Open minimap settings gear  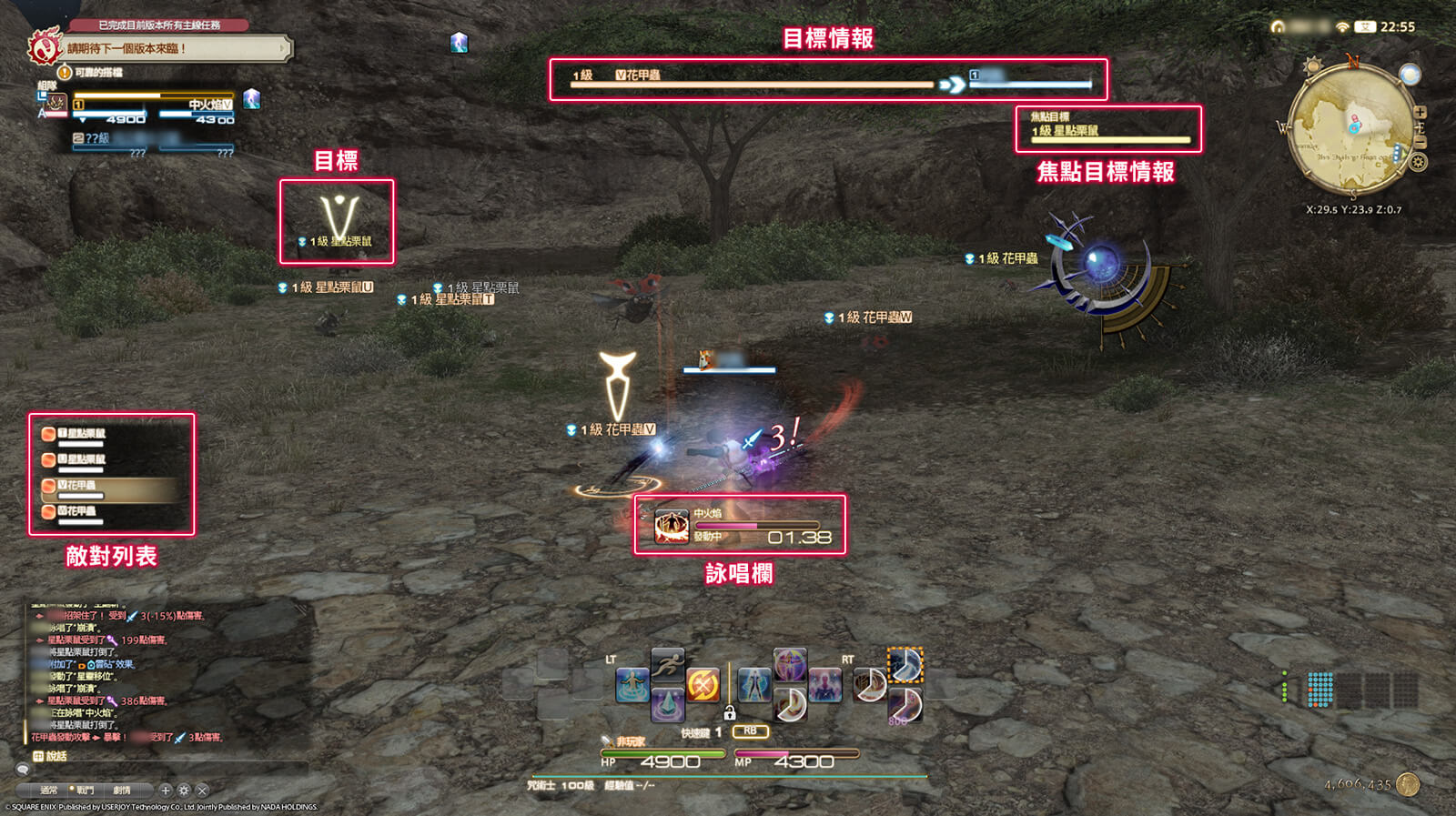(x=1418, y=163)
